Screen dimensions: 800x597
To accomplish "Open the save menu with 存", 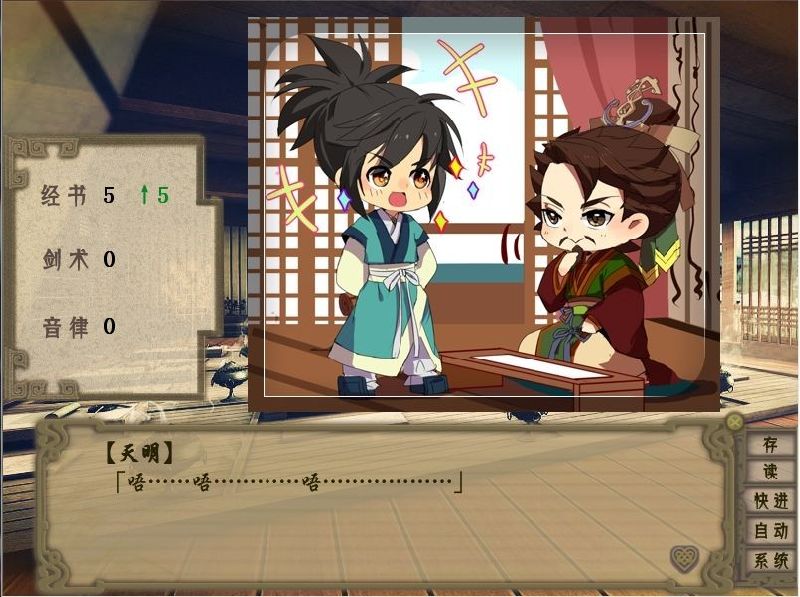I will 770,444.
